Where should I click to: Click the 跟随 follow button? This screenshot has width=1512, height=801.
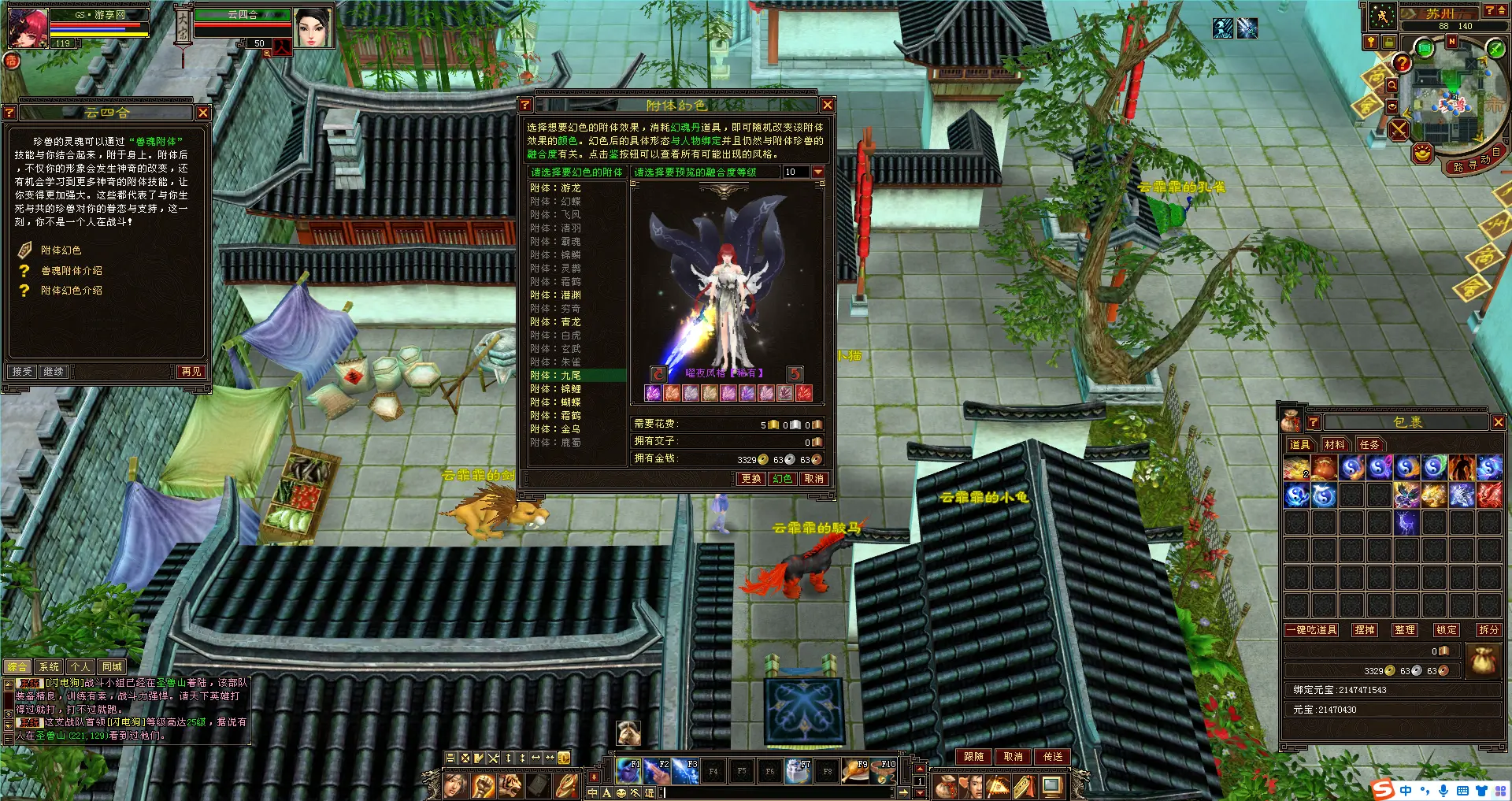(x=974, y=757)
